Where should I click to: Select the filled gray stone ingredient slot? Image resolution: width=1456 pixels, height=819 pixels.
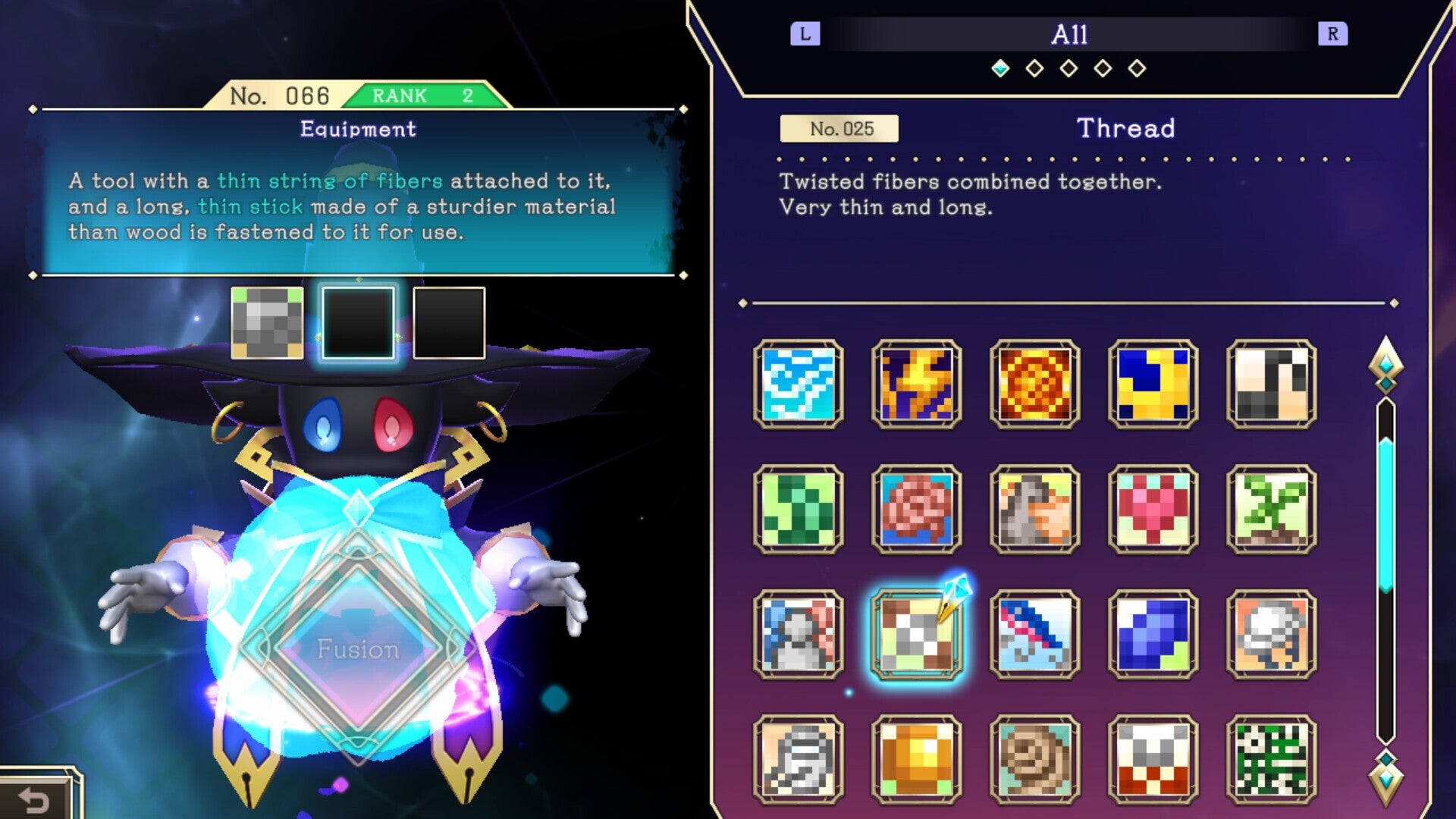pos(267,323)
